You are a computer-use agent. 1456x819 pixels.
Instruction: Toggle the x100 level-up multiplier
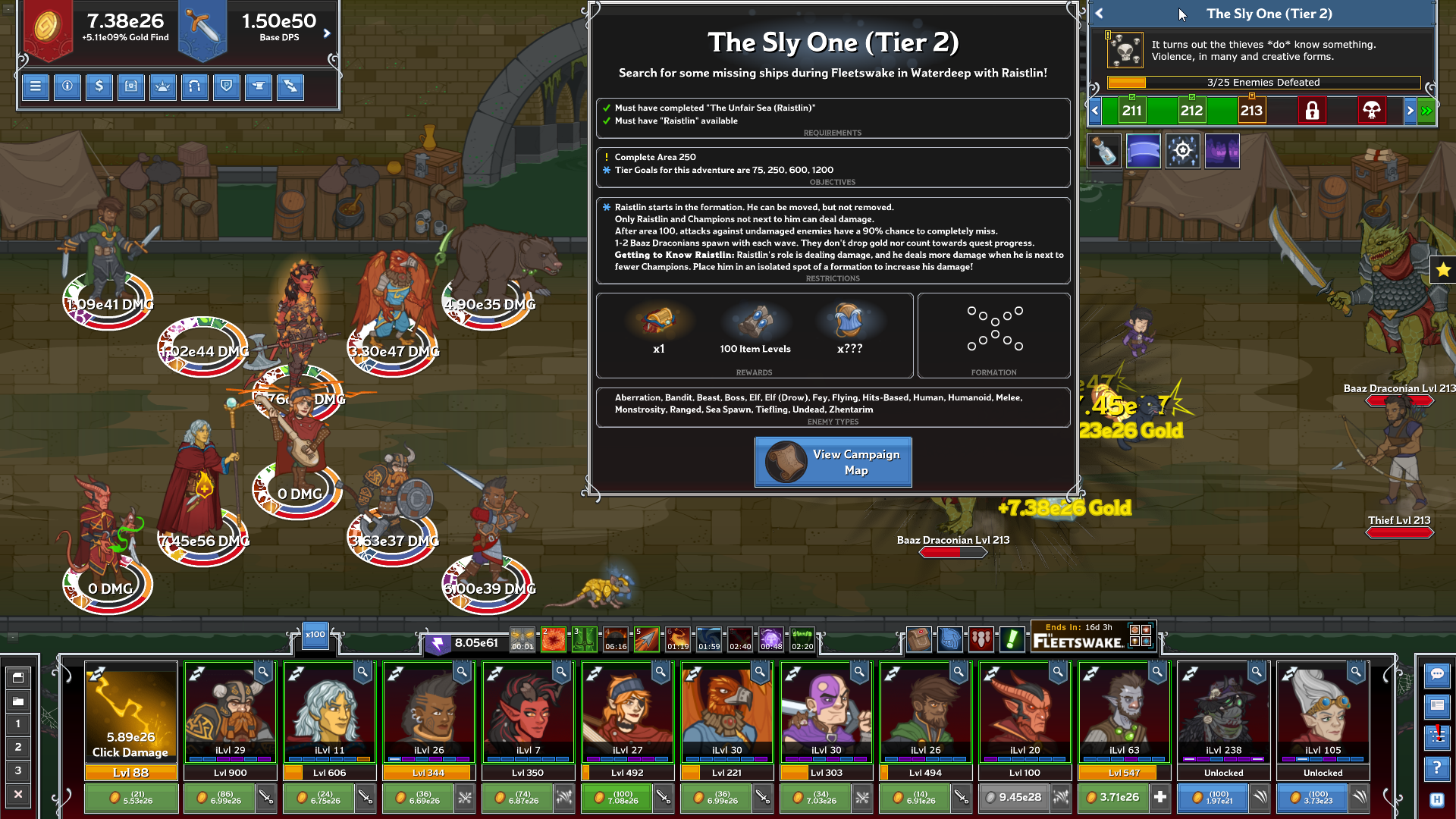point(315,635)
